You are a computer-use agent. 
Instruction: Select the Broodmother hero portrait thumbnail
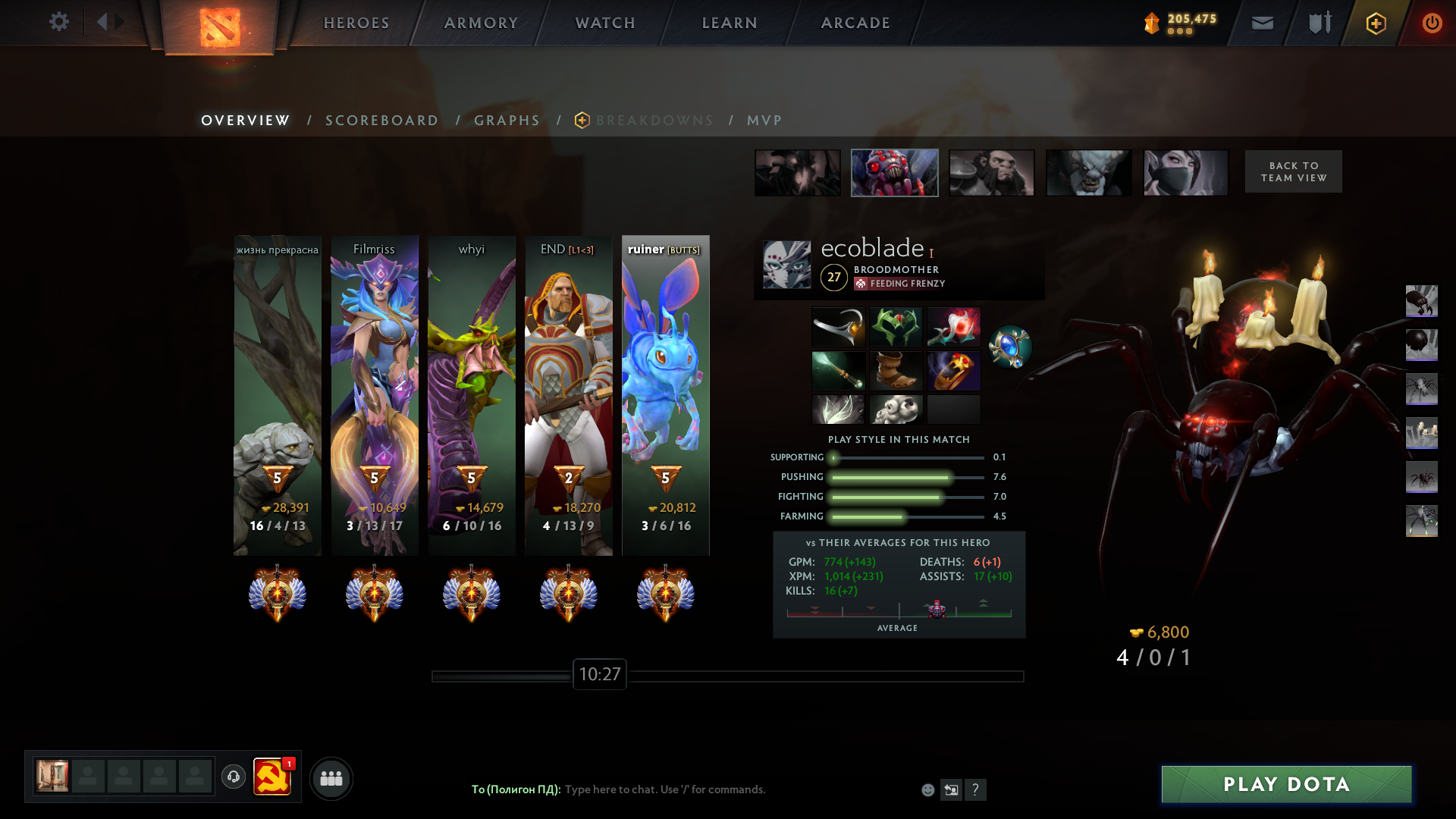point(894,173)
